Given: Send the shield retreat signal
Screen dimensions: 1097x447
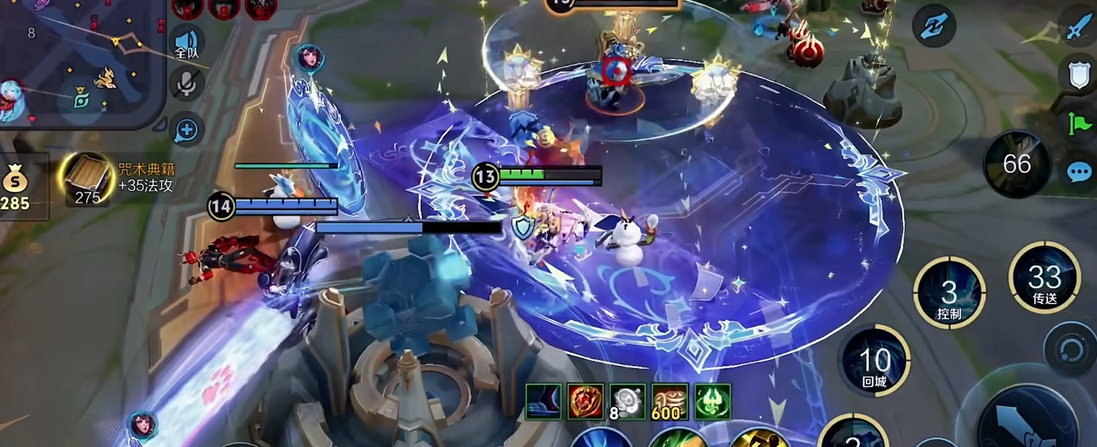Looking at the screenshot, I should [1077, 75].
